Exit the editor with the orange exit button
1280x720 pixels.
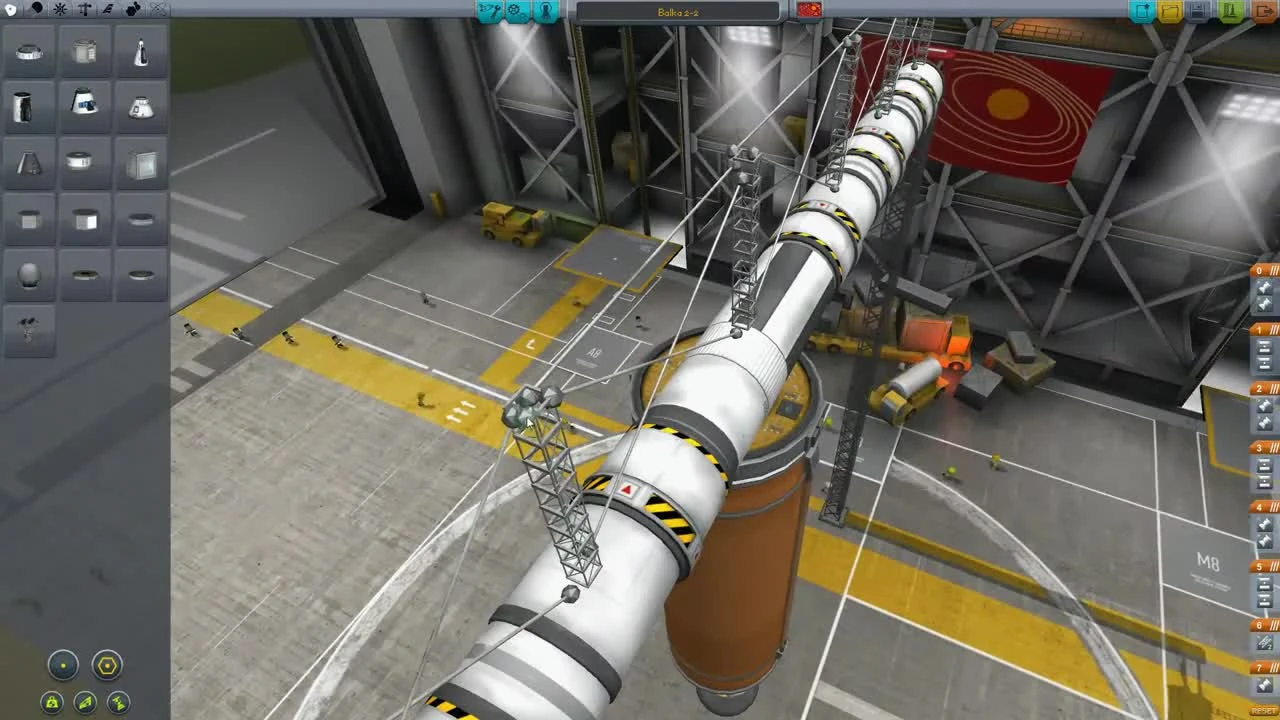[x=1264, y=11]
